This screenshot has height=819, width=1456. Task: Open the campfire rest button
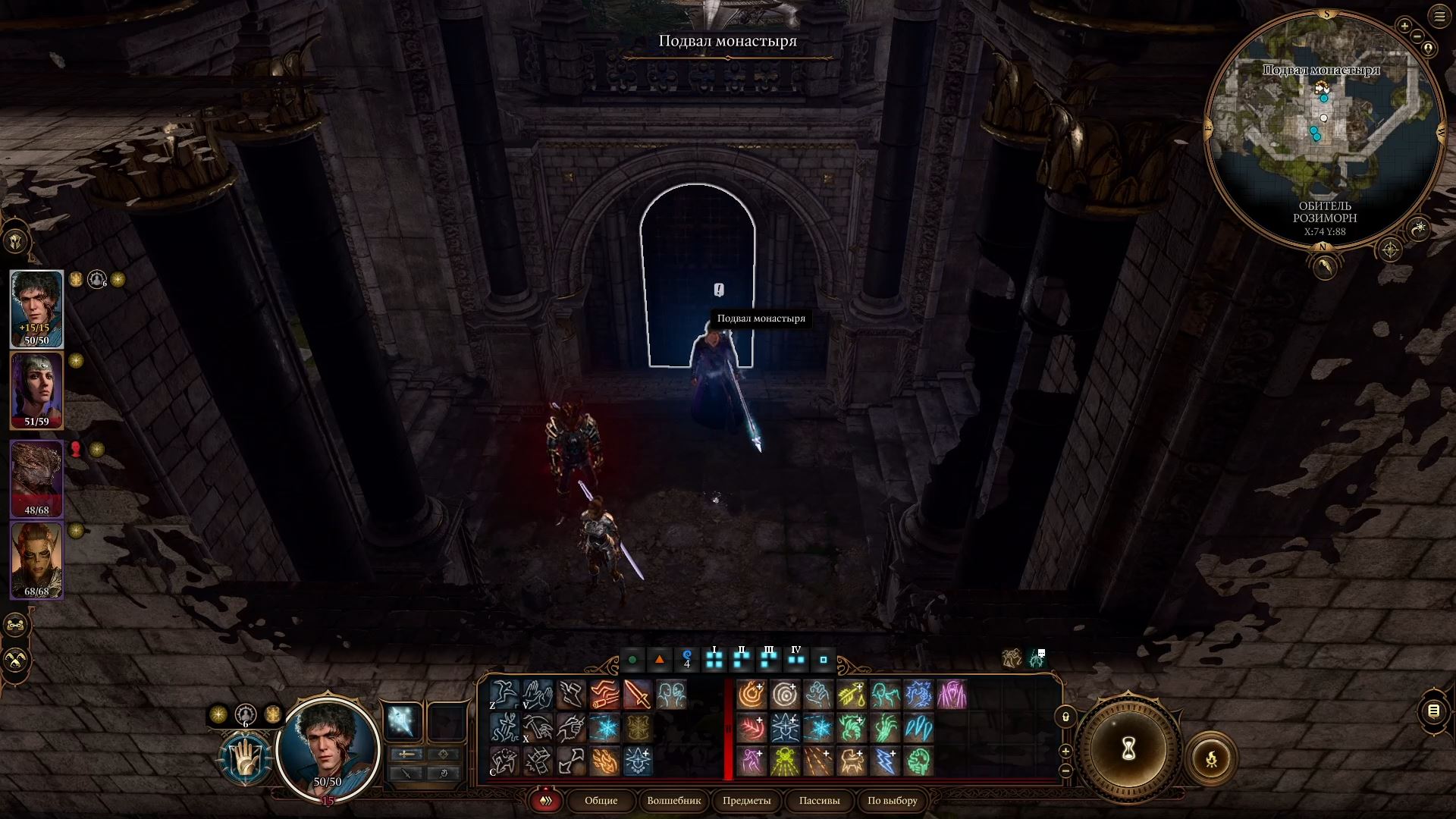[1211, 758]
